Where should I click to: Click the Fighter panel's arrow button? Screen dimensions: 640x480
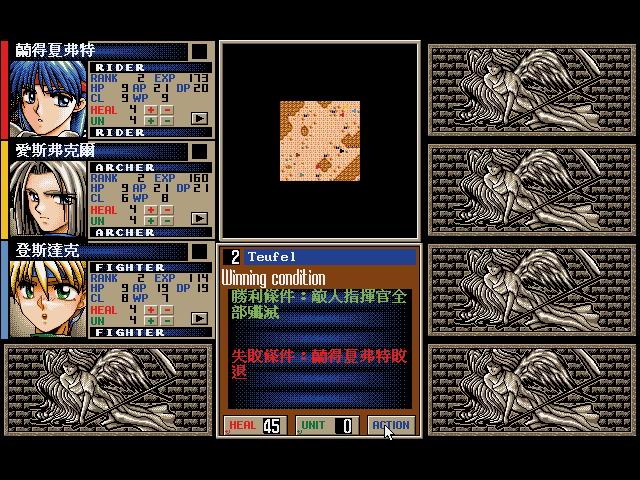(x=199, y=318)
